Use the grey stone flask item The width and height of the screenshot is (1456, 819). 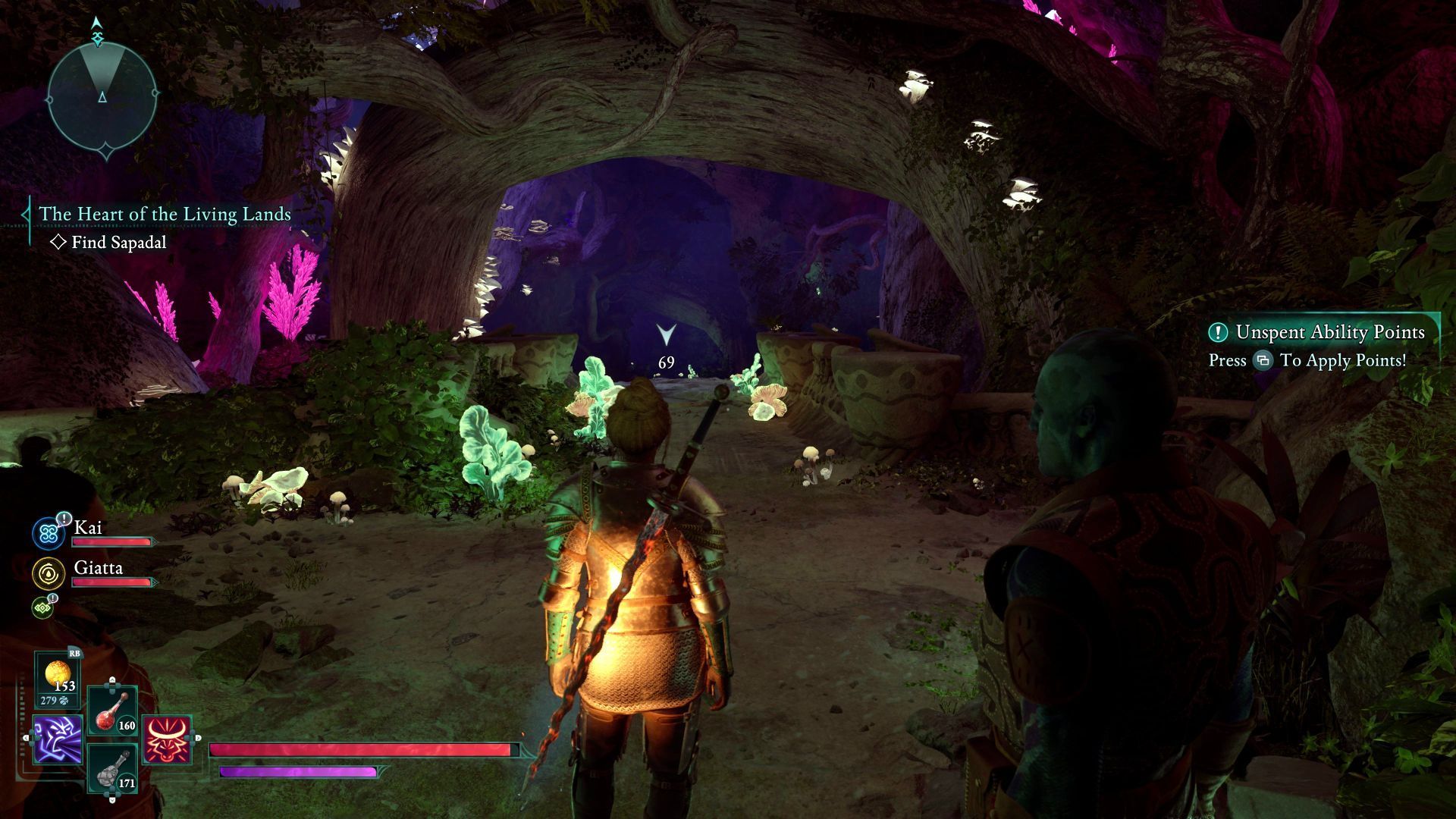(x=114, y=769)
